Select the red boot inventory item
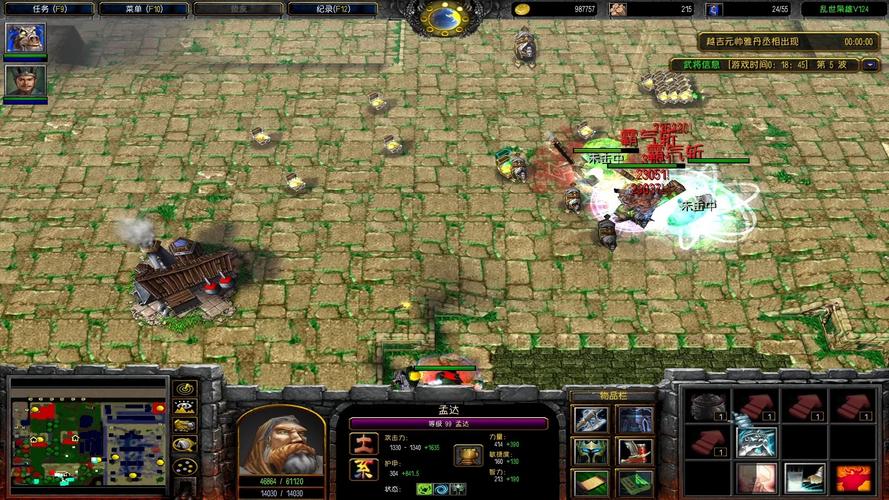This screenshot has width=889, height=500. coord(635,452)
